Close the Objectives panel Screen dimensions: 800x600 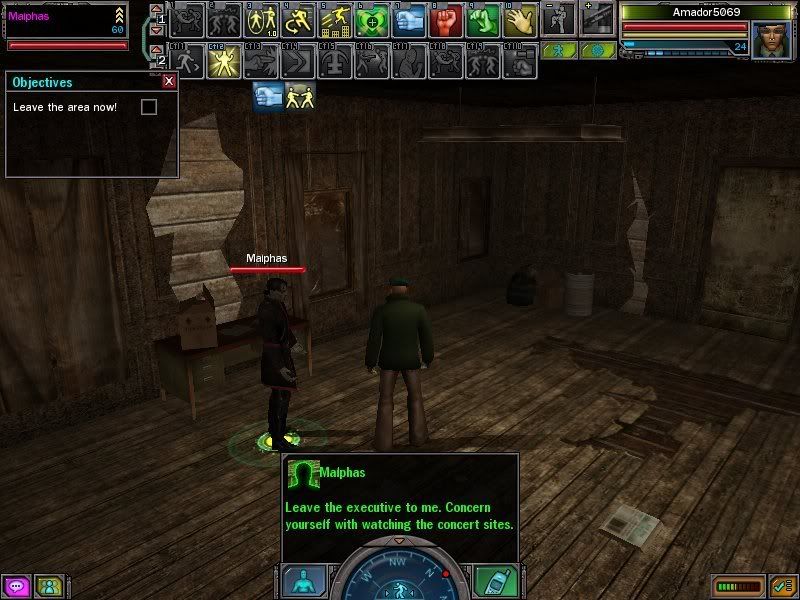(169, 82)
